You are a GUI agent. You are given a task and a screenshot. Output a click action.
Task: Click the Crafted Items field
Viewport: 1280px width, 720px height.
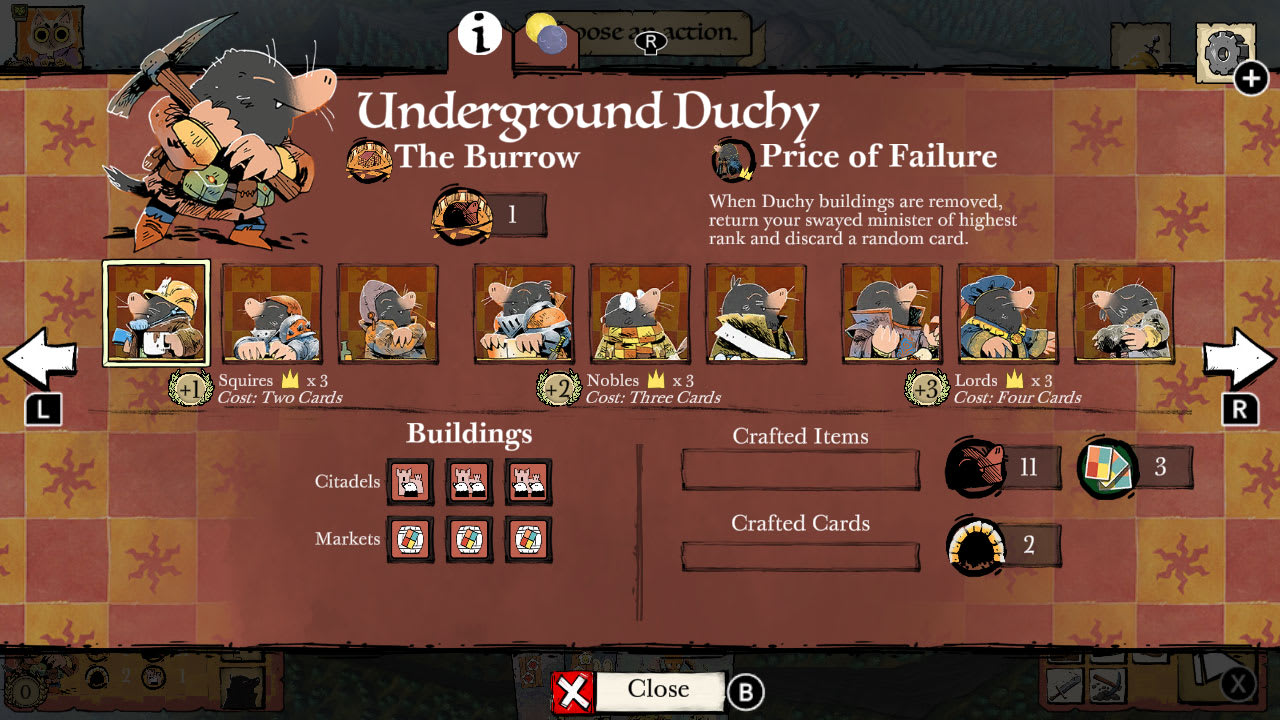[x=799, y=468]
